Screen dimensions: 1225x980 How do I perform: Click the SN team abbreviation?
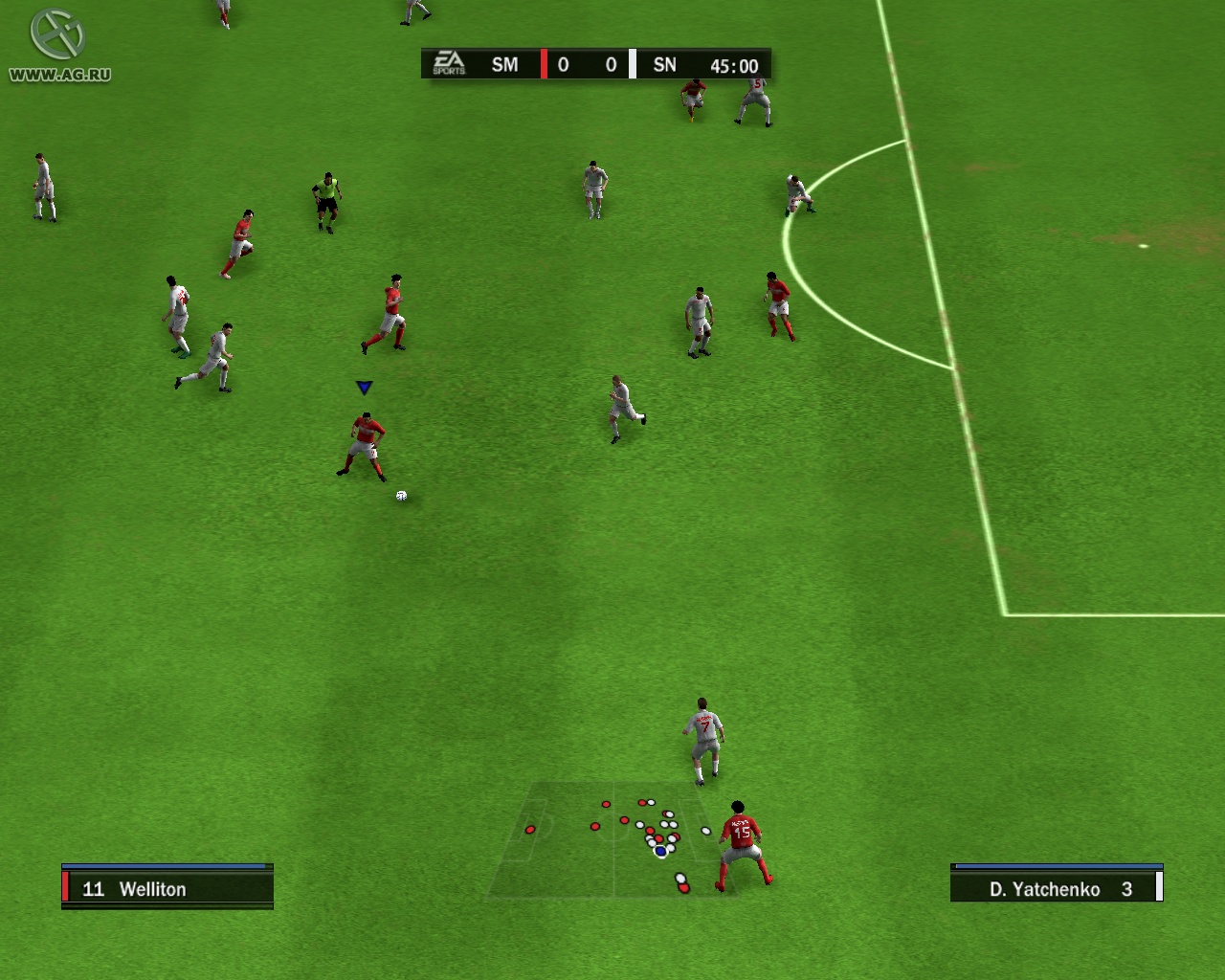(x=665, y=65)
